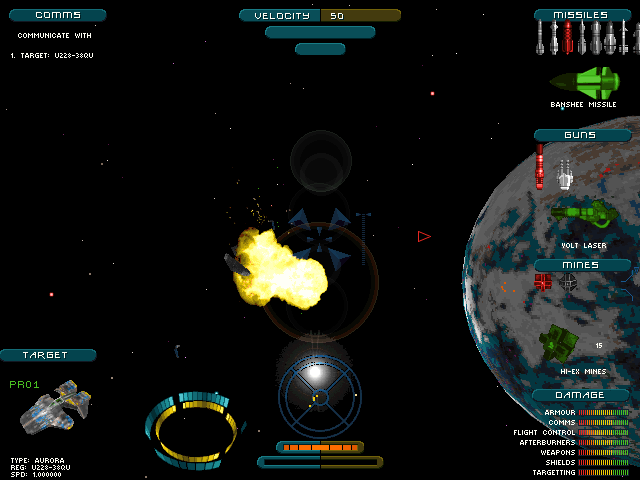This screenshot has height=480, width=640.
Task: Open the Missiles panel header
Action: point(585,15)
